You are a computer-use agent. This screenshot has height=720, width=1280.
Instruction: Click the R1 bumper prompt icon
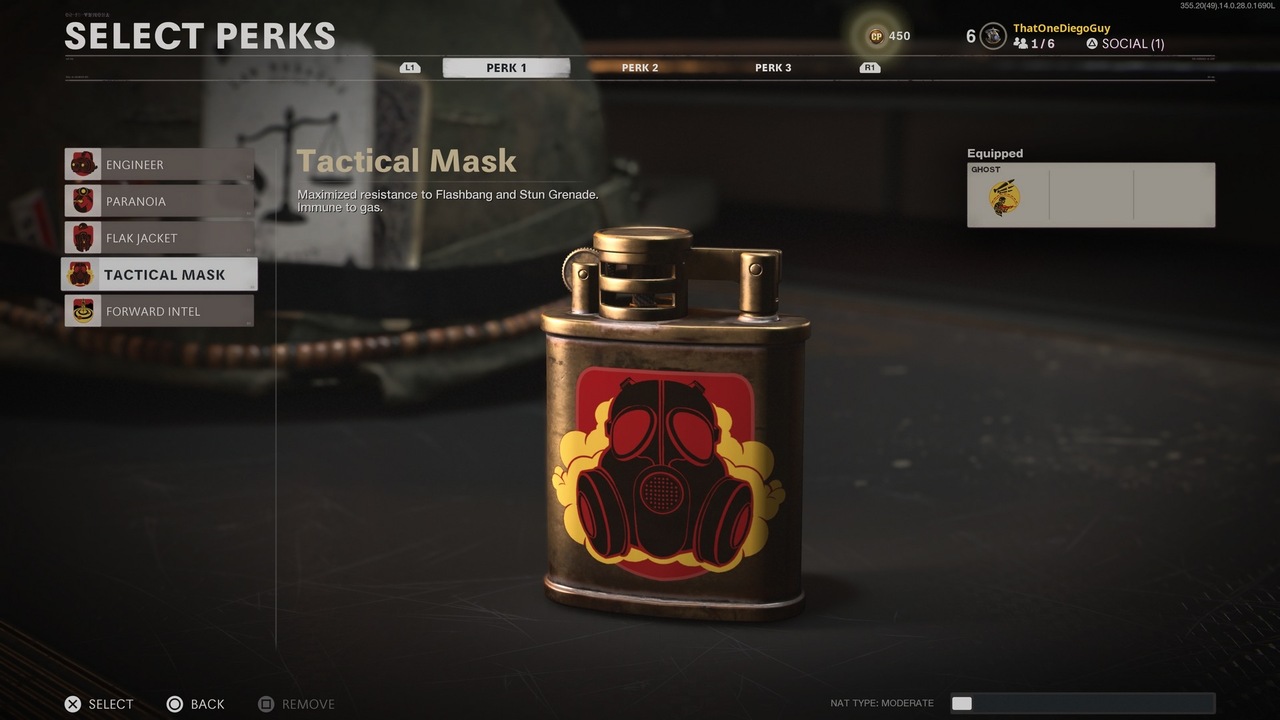click(869, 67)
